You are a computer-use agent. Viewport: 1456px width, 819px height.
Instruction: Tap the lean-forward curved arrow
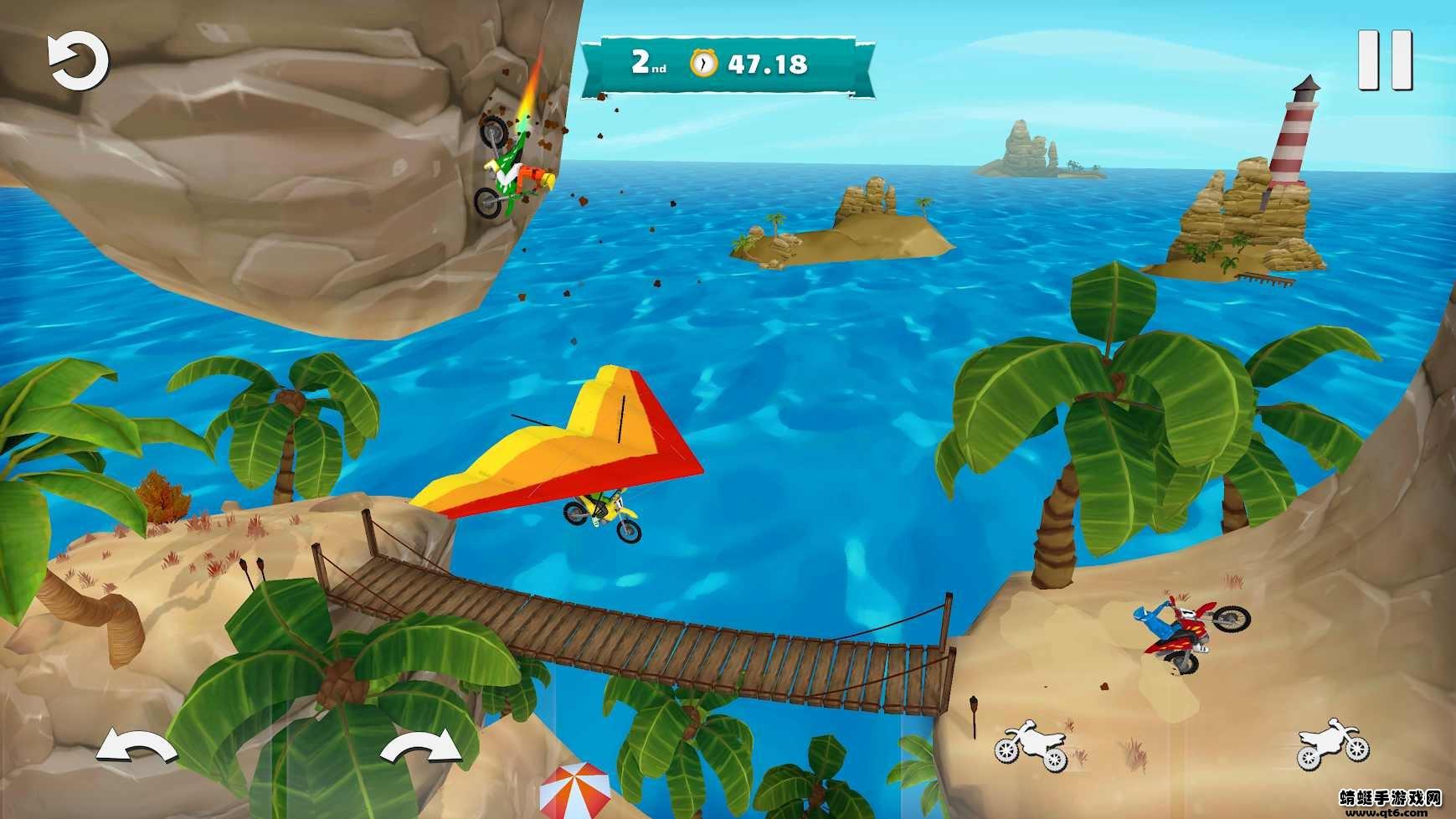(x=421, y=746)
